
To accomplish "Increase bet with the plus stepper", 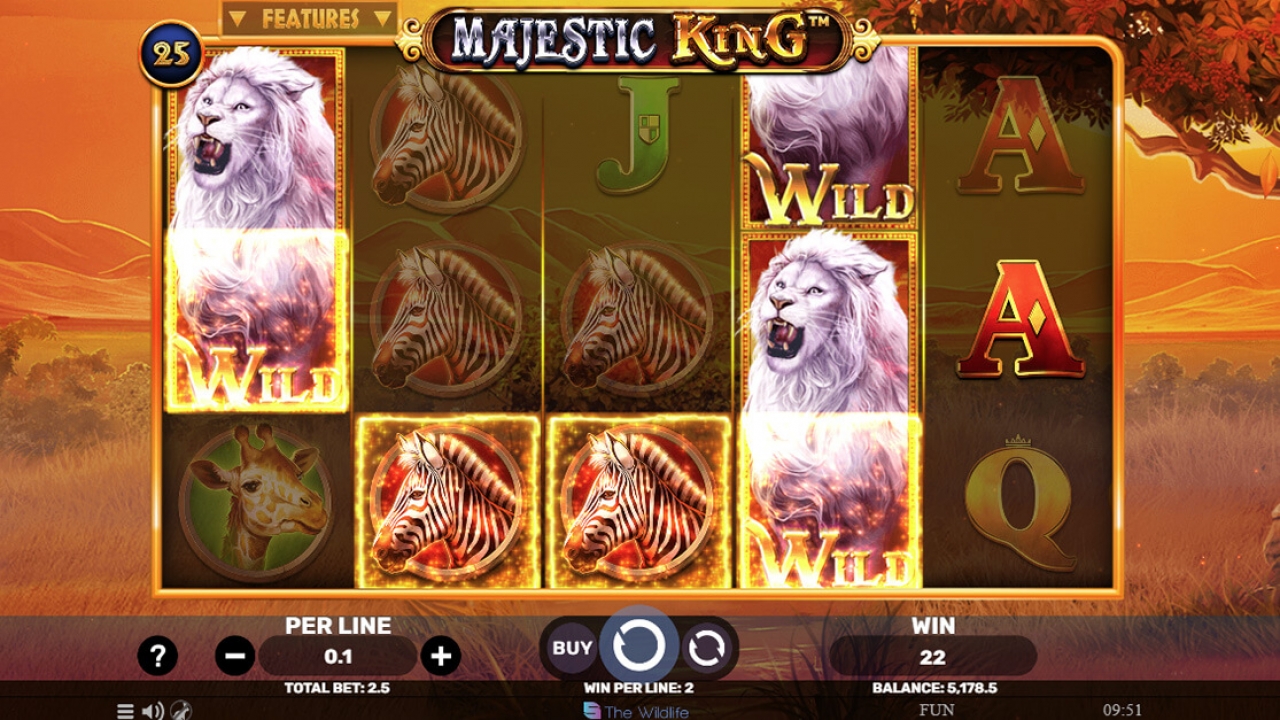I will click(x=440, y=655).
